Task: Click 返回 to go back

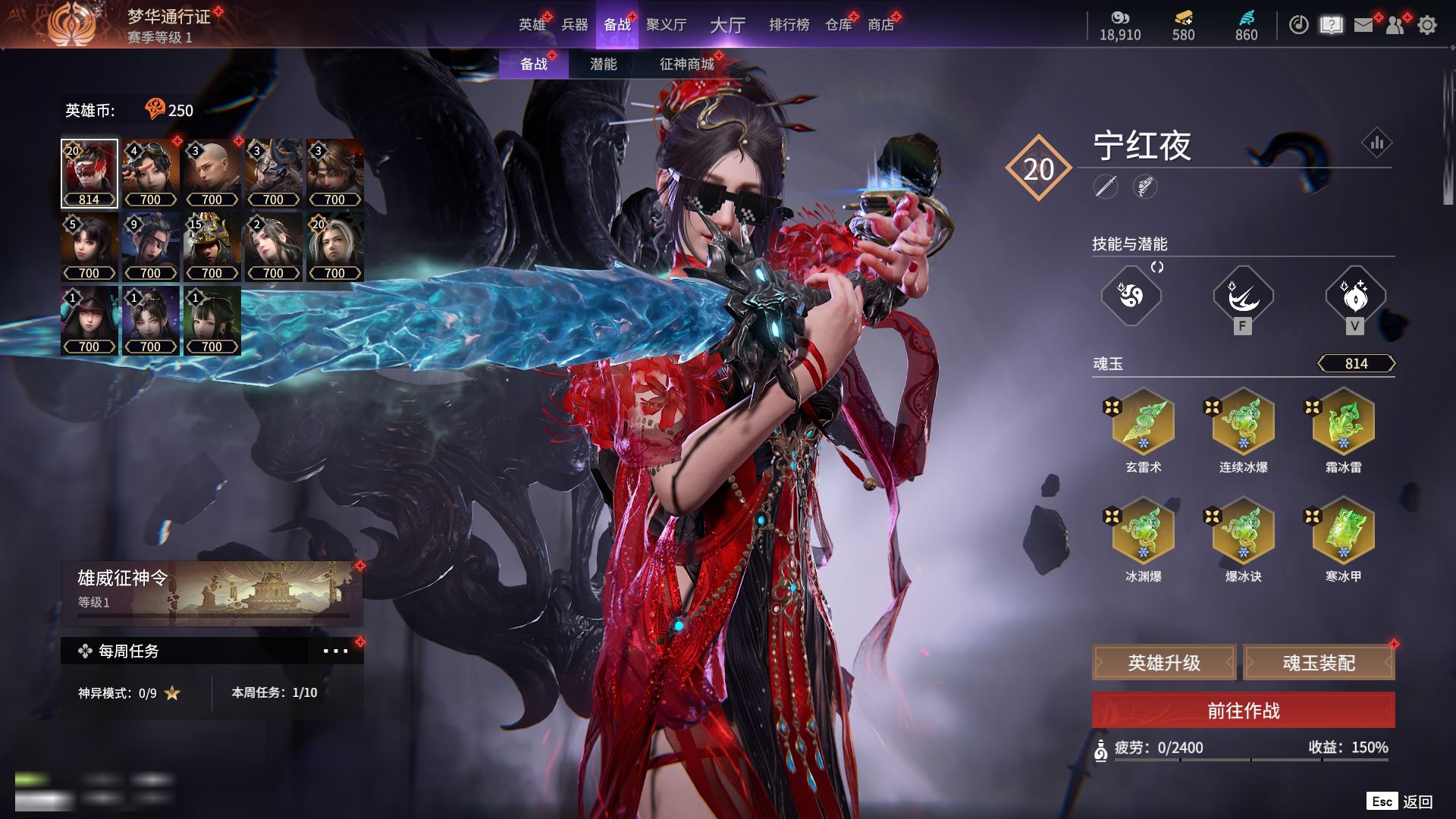Action: [1416, 802]
